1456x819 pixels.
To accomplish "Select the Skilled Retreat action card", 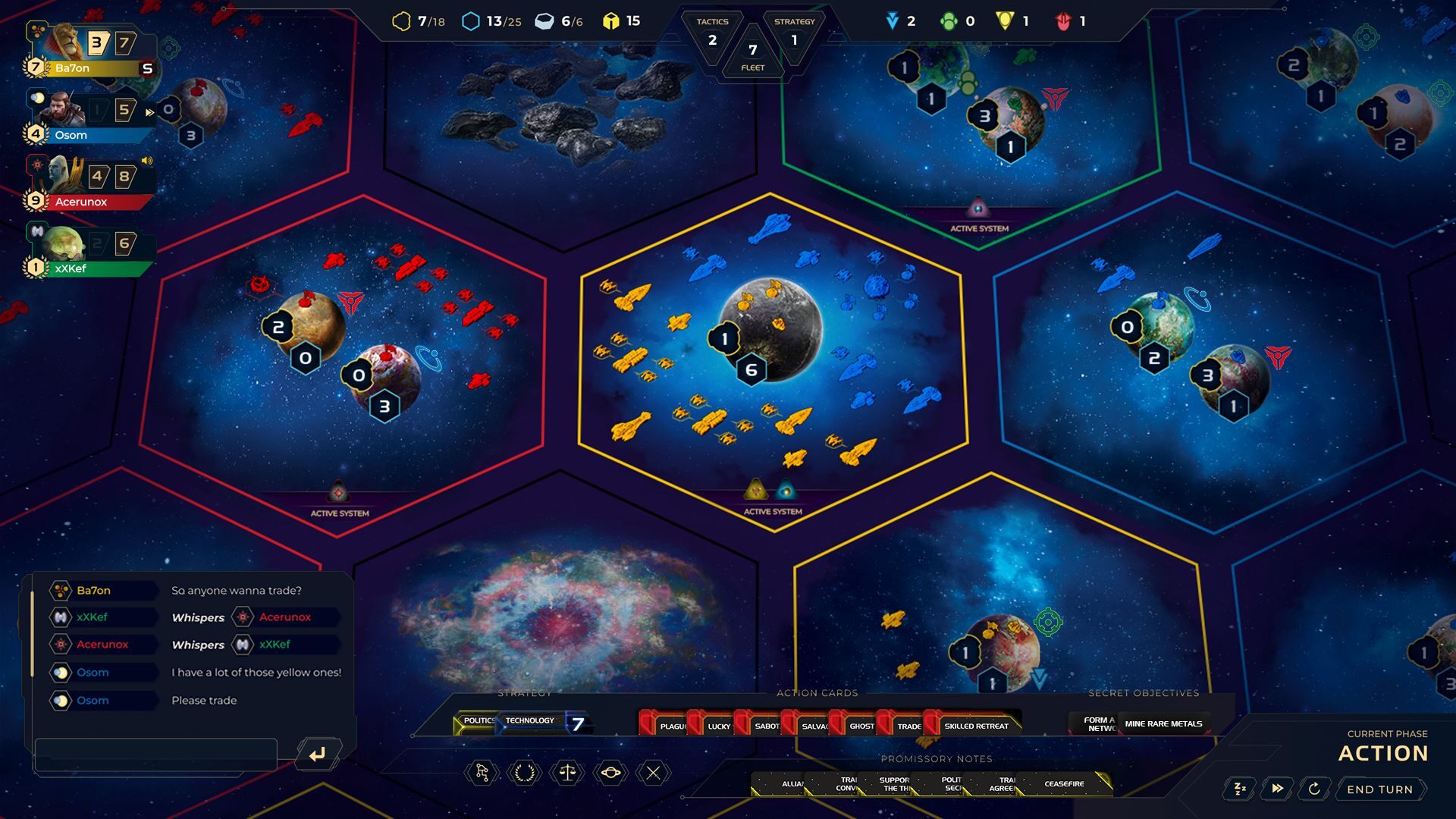I will (975, 726).
